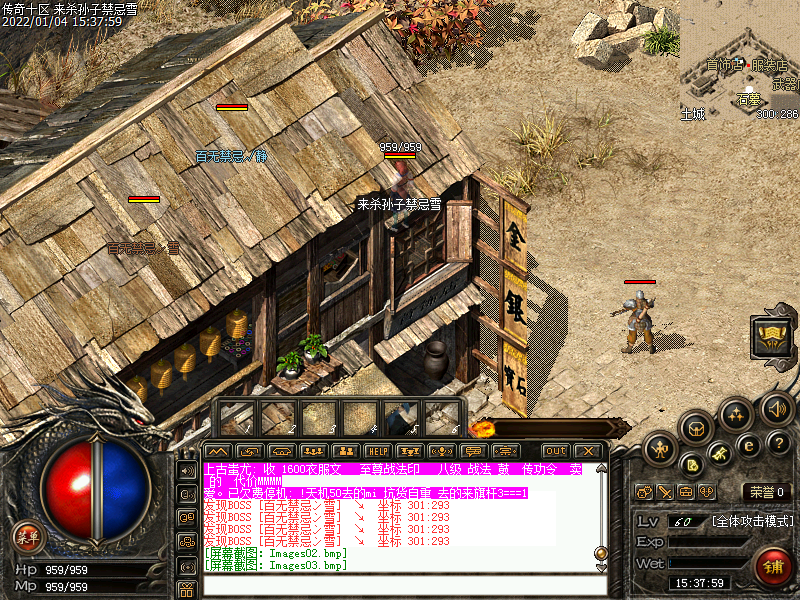Screen dimensions: 800x600
Task: Type in the chat input field
Action: tap(400, 585)
